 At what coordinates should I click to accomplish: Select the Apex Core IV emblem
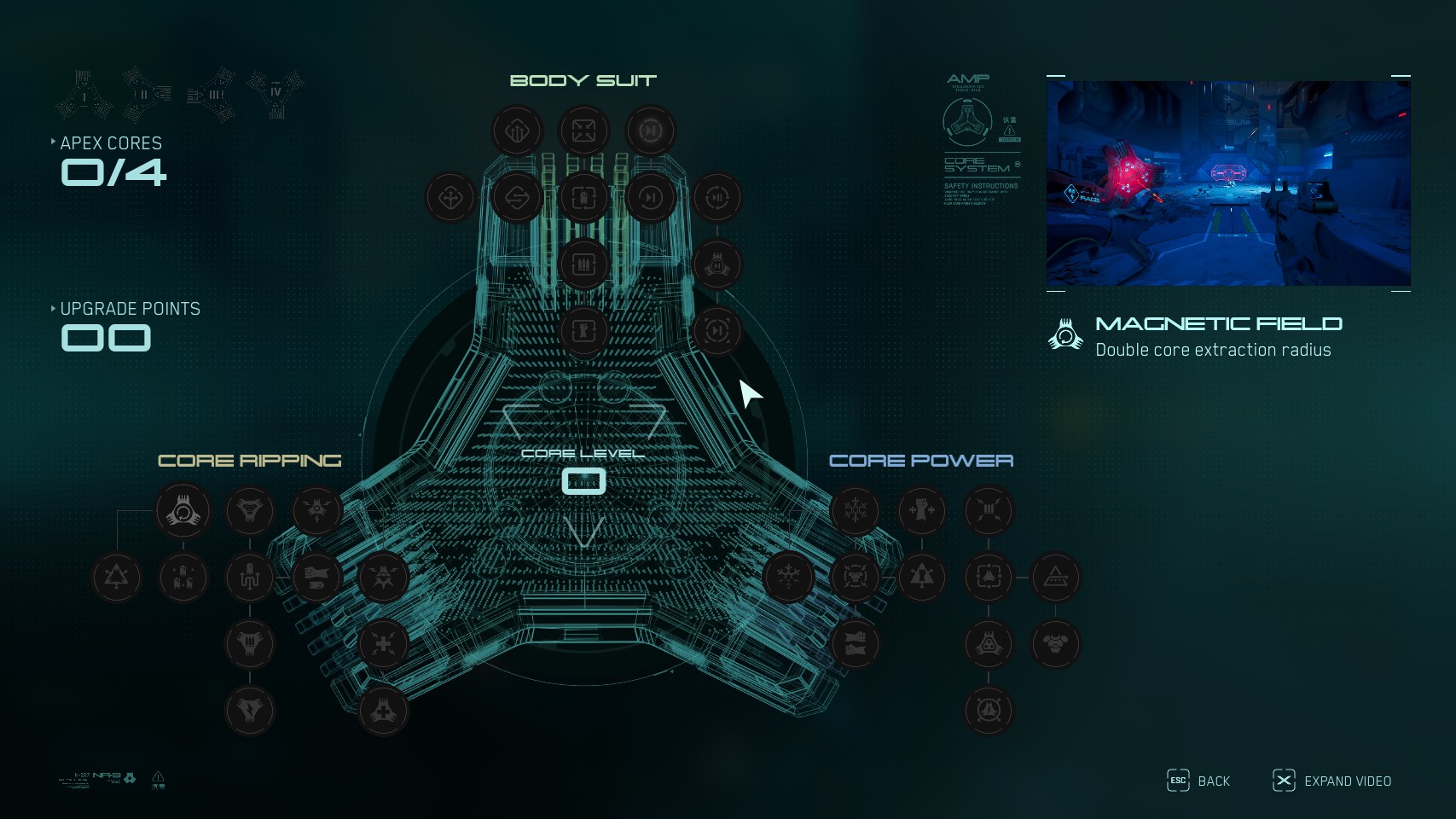pos(276,93)
